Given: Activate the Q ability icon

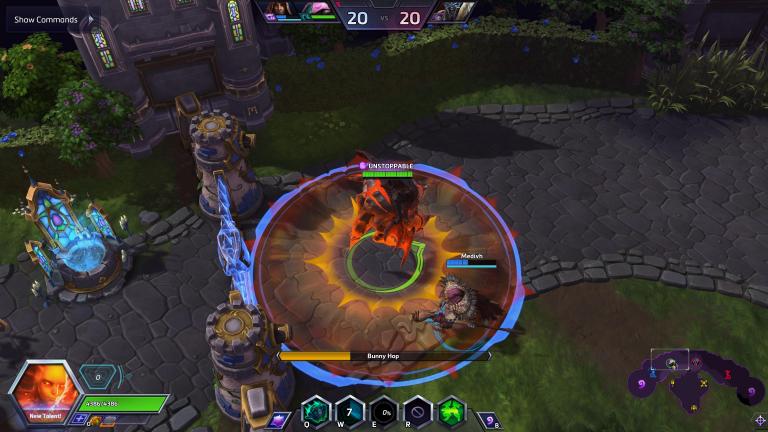Looking at the screenshot, I should pos(316,411).
